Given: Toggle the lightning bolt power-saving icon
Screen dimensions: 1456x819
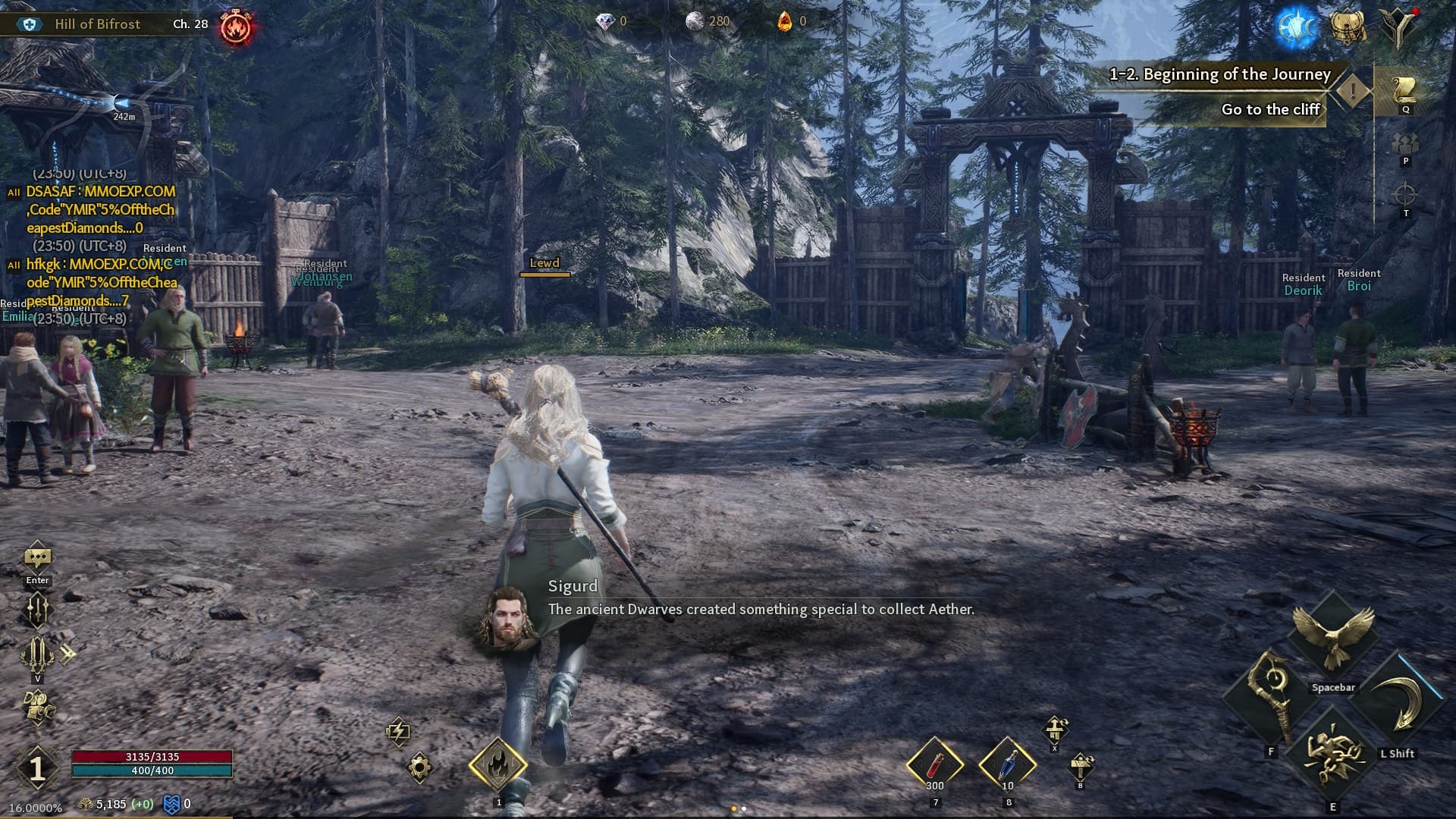Looking at the screenshot, I should click(398, 731).
